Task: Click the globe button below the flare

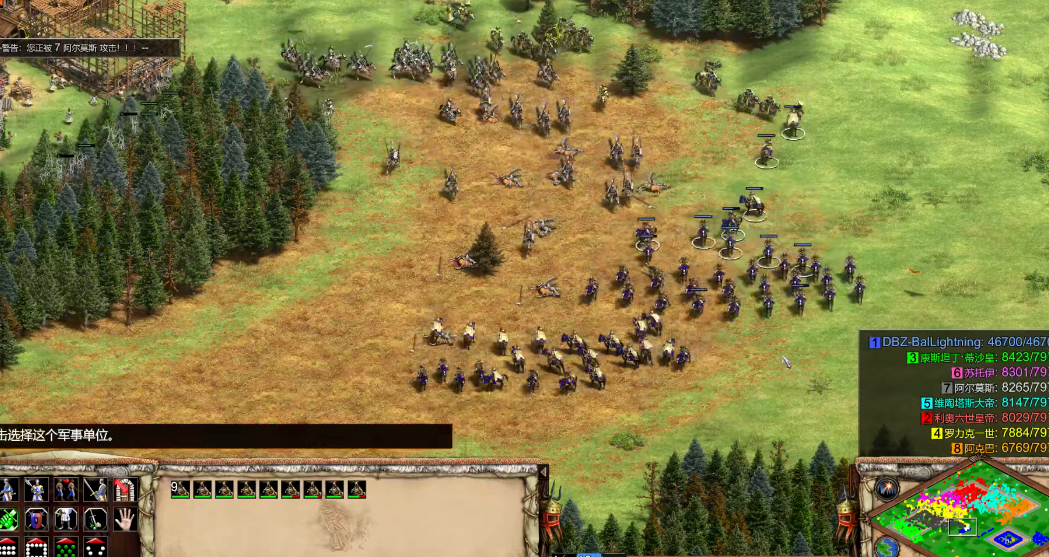Action: pyautogui.click(x=886, y=546)
